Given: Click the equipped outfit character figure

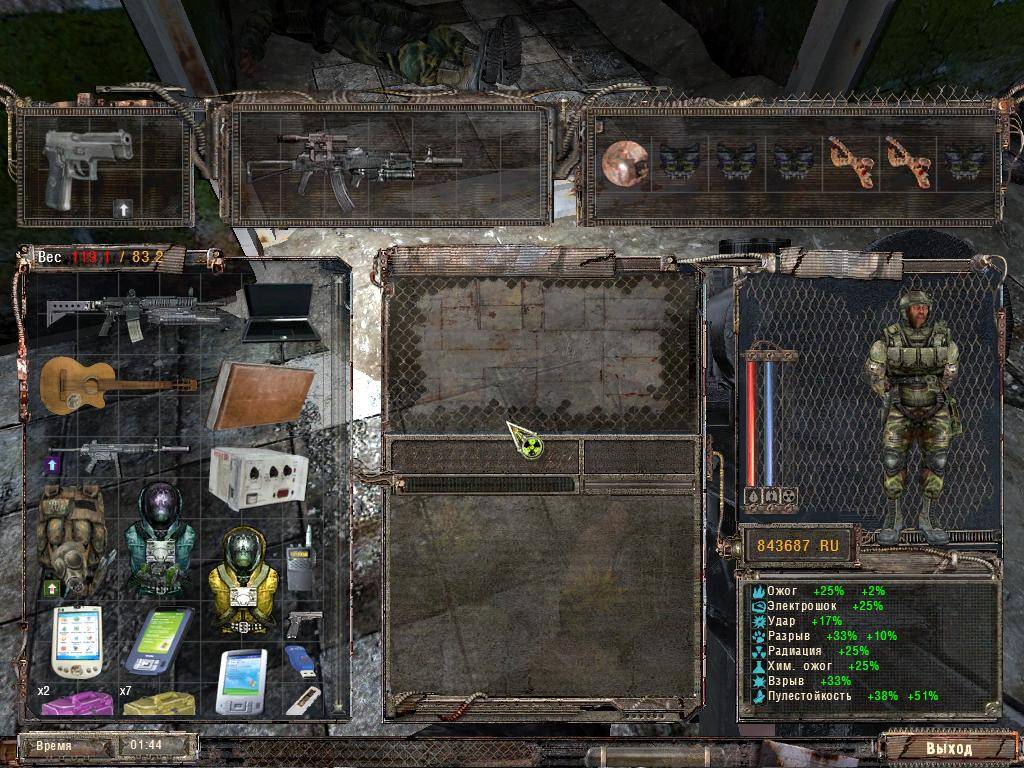Looking at the screenshot, I should point(911,410).
